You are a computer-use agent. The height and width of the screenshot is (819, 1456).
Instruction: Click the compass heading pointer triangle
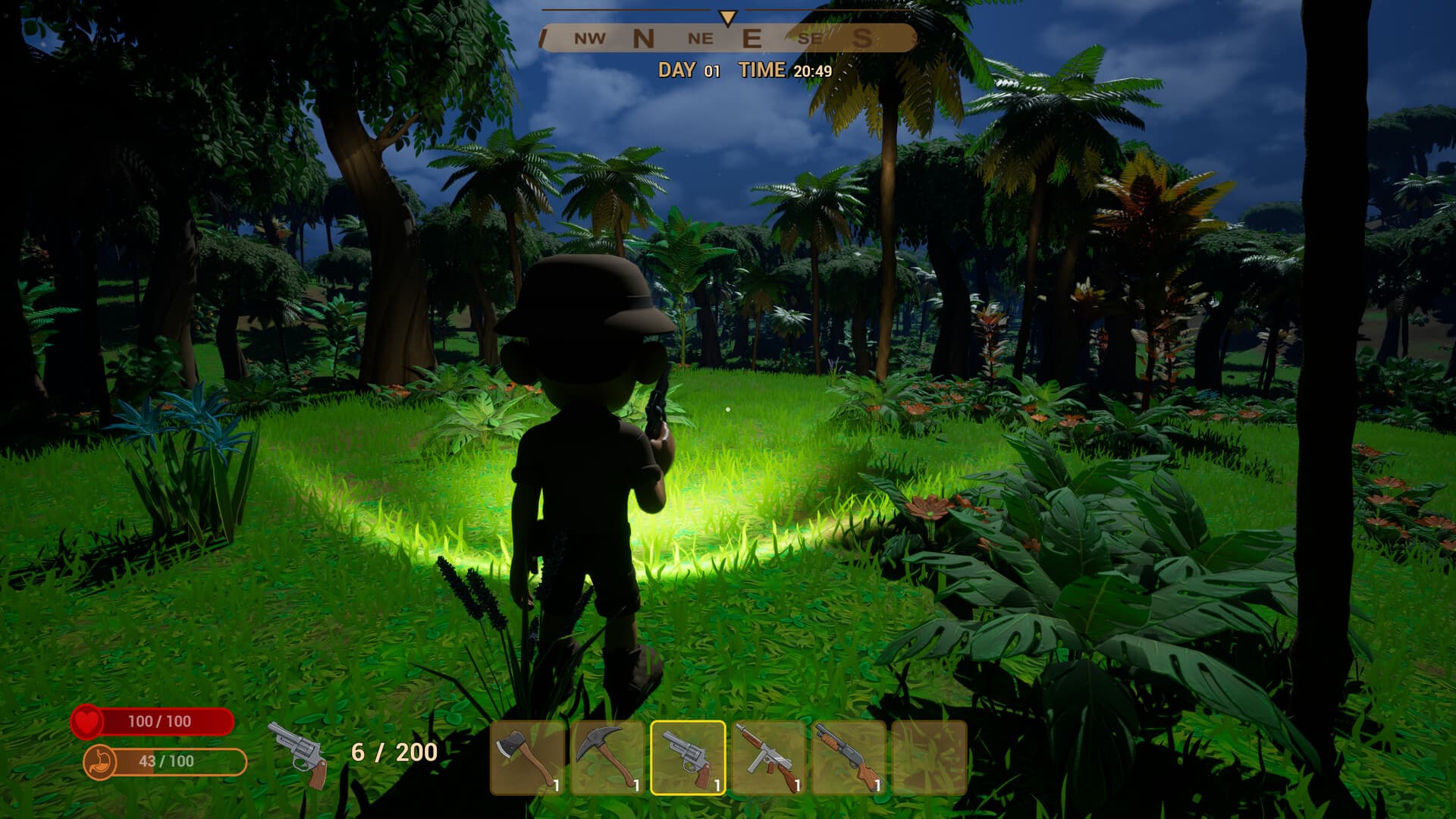[x=726, y=15]
